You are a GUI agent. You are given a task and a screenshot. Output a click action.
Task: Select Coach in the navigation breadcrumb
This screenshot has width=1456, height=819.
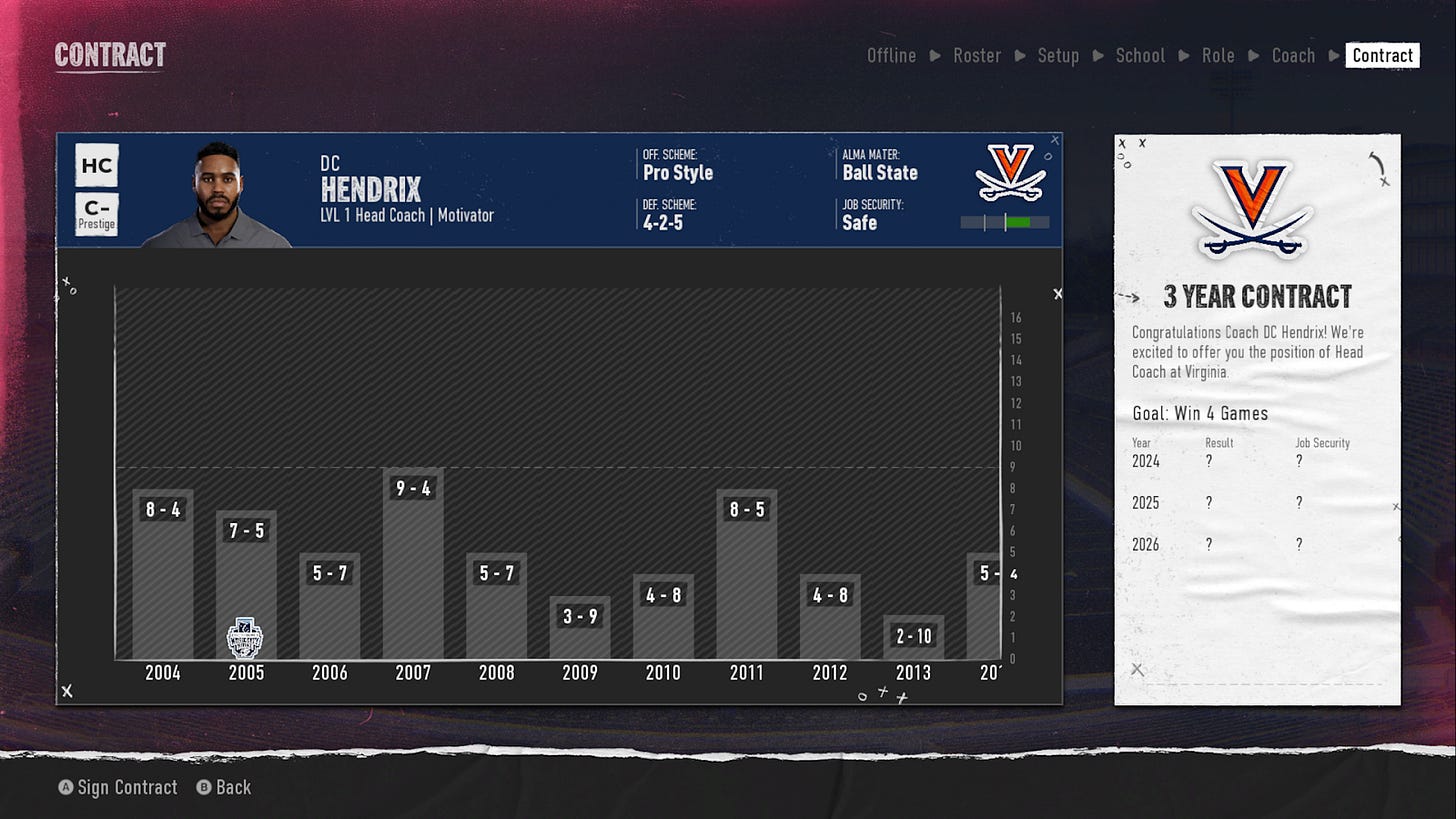[1293, 56]
